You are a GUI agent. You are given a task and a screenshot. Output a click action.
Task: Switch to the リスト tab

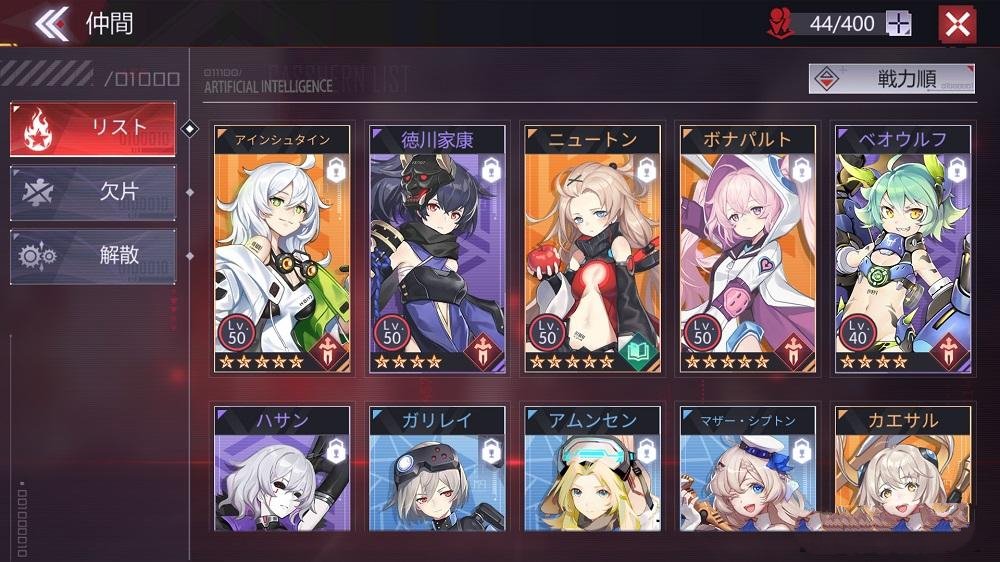pos(93,129)
